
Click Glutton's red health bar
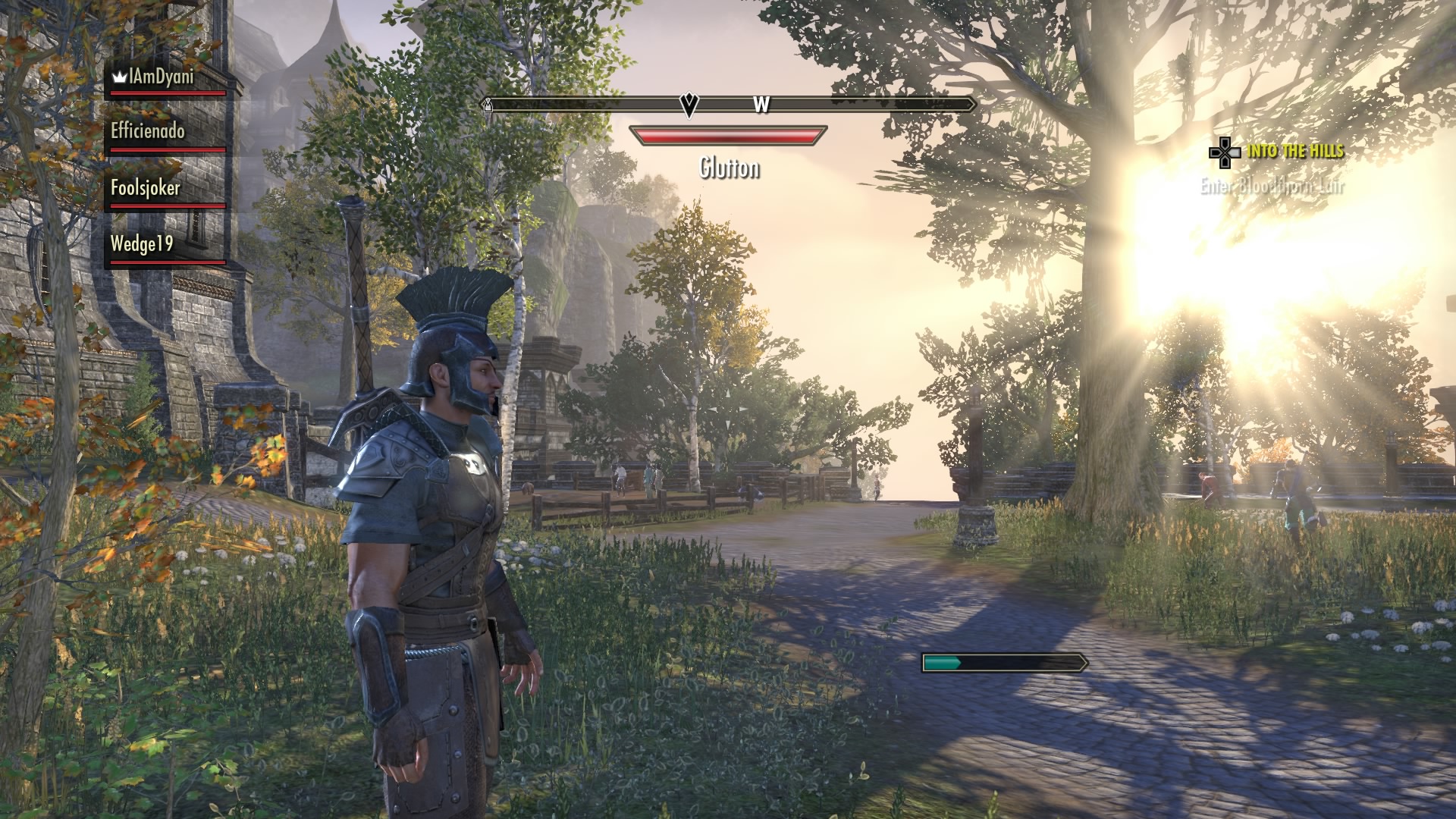click(727, 136)
